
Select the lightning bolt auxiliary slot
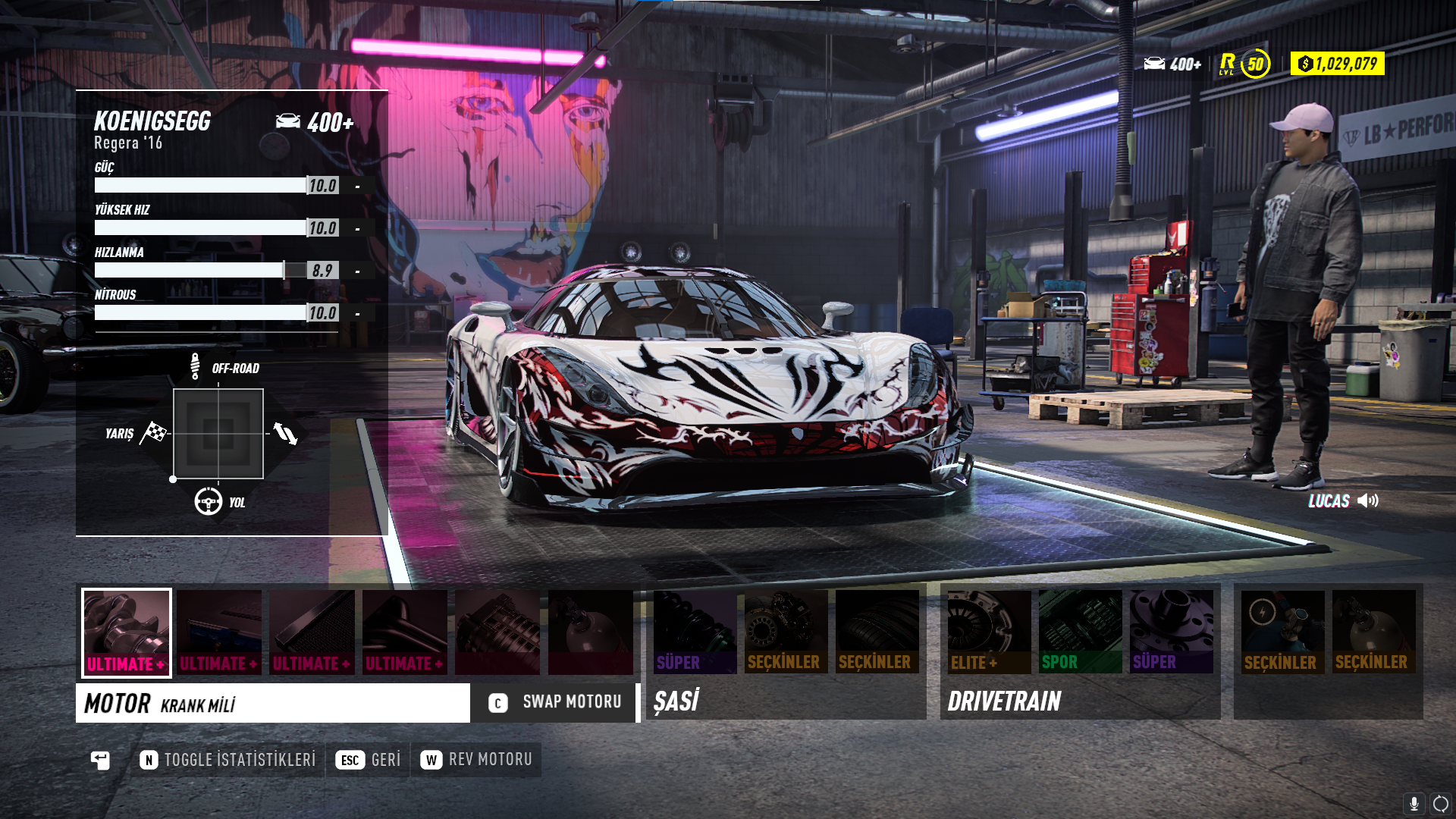pyautogui.click(x=1282, y=632)
